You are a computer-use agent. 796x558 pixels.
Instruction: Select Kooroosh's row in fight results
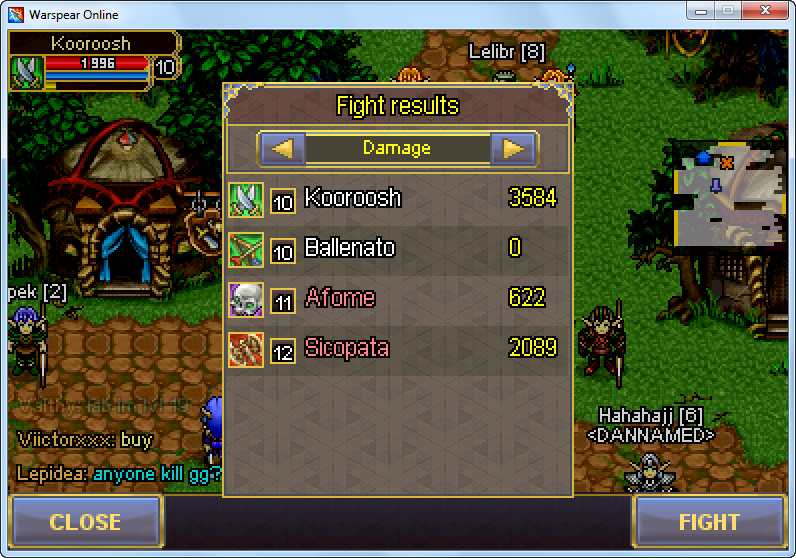click(x=397, y=198)
